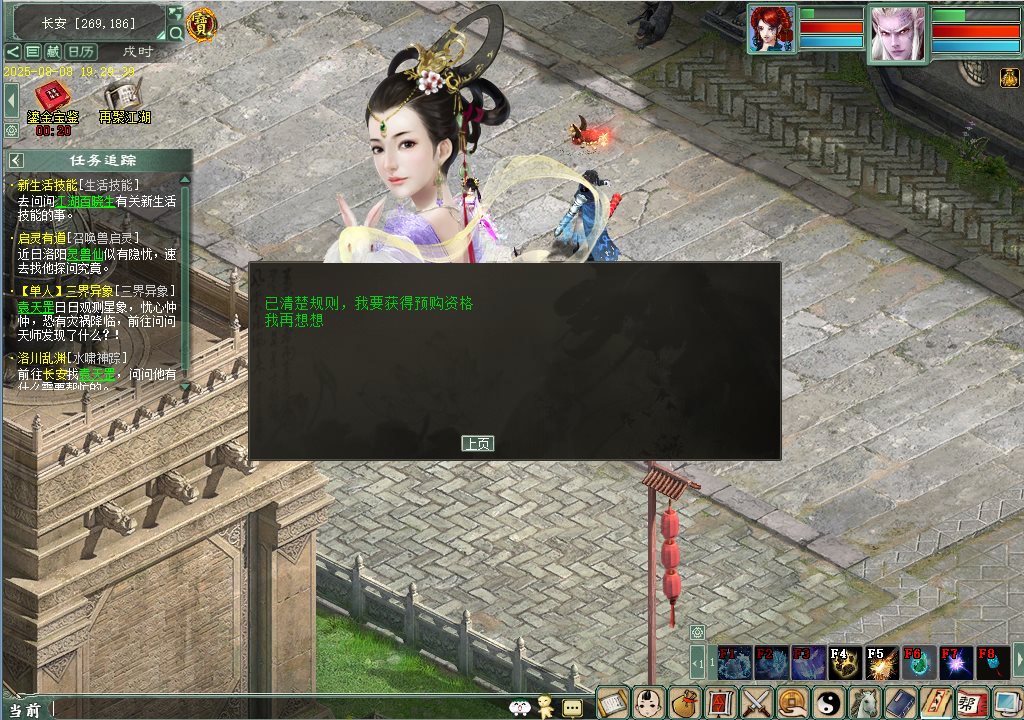Collapse the 任务追踪 quest tracker panel
This screenshot has width=1024, height=720.
click(x=16, y=160)
